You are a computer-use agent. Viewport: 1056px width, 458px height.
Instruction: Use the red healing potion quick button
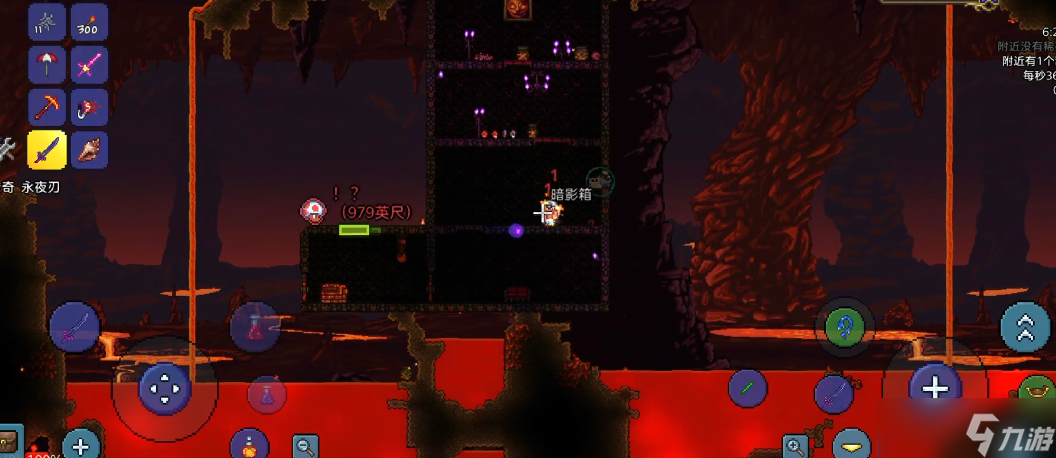255,325
